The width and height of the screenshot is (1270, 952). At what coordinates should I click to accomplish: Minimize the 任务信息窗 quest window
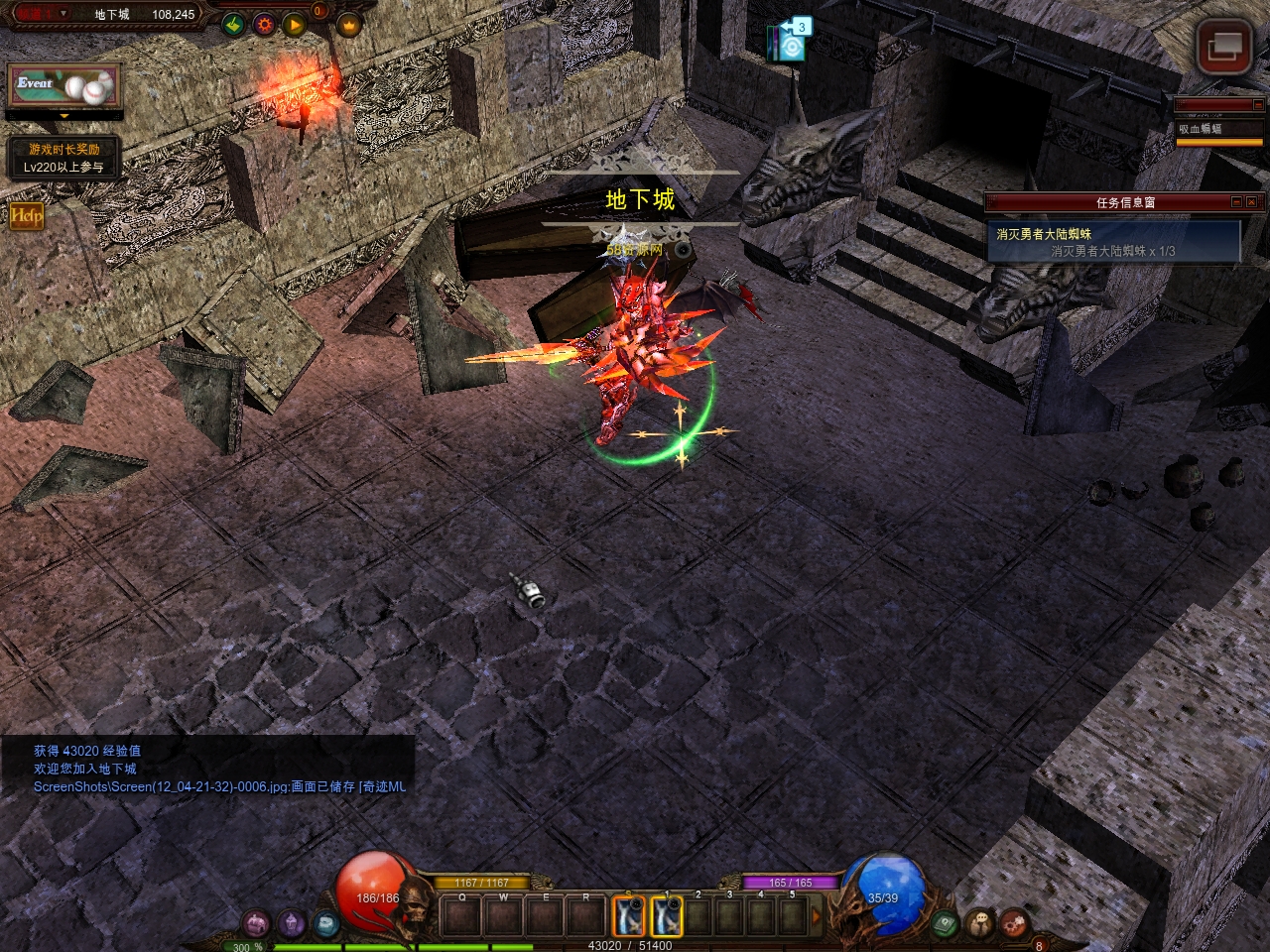click(x=1236, y=201)
